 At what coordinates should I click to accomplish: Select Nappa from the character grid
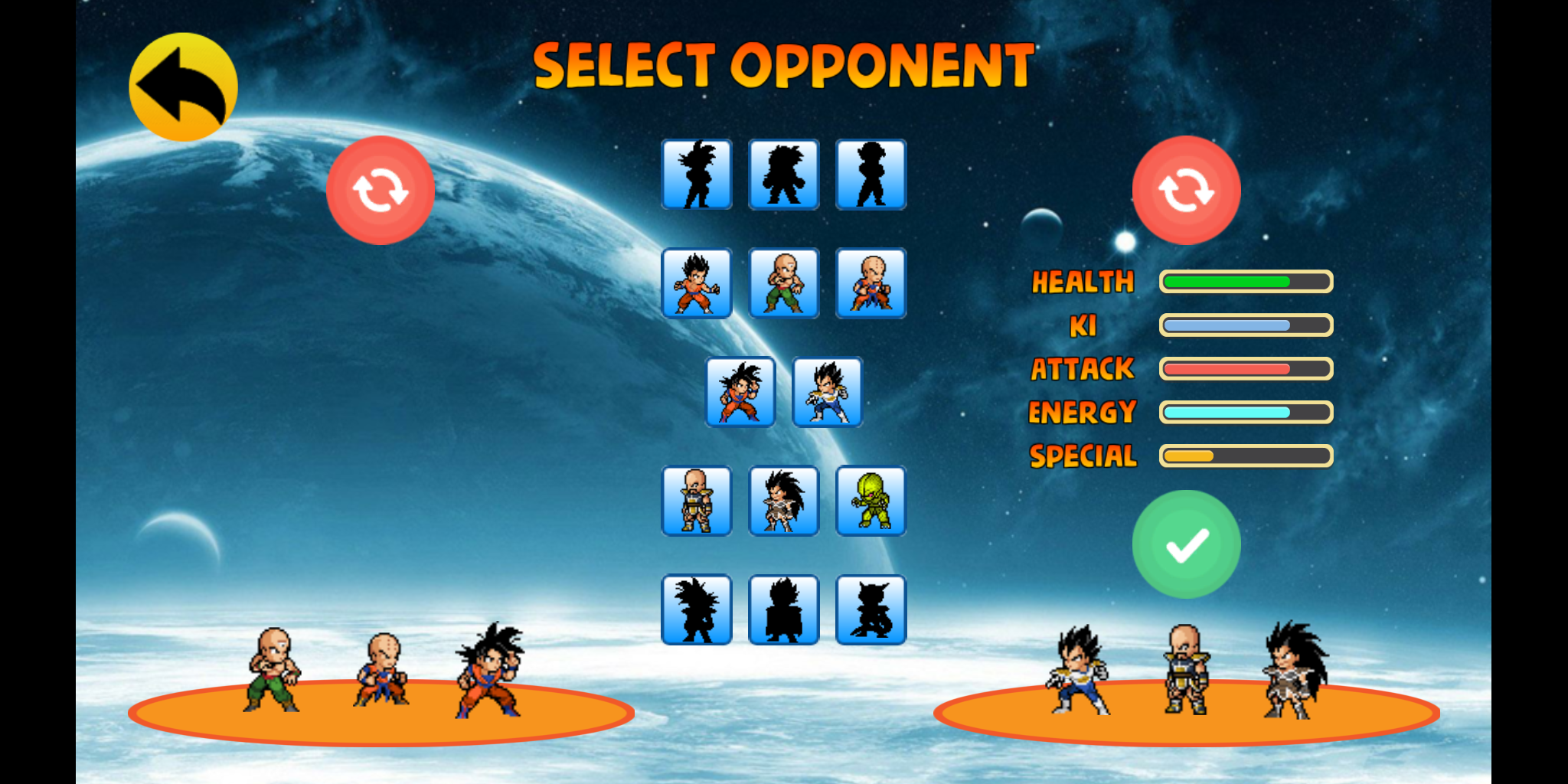pyautogui.click(x=697, y=501)
